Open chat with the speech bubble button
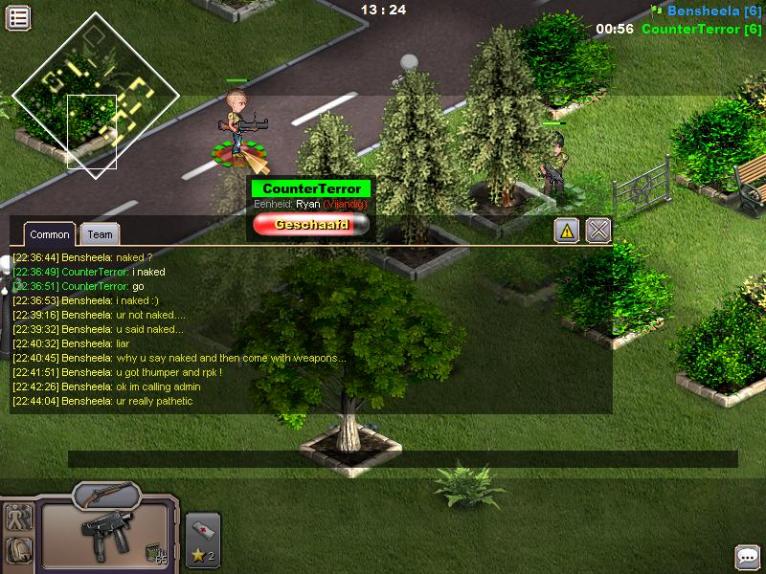 click(x=747, y=556)
